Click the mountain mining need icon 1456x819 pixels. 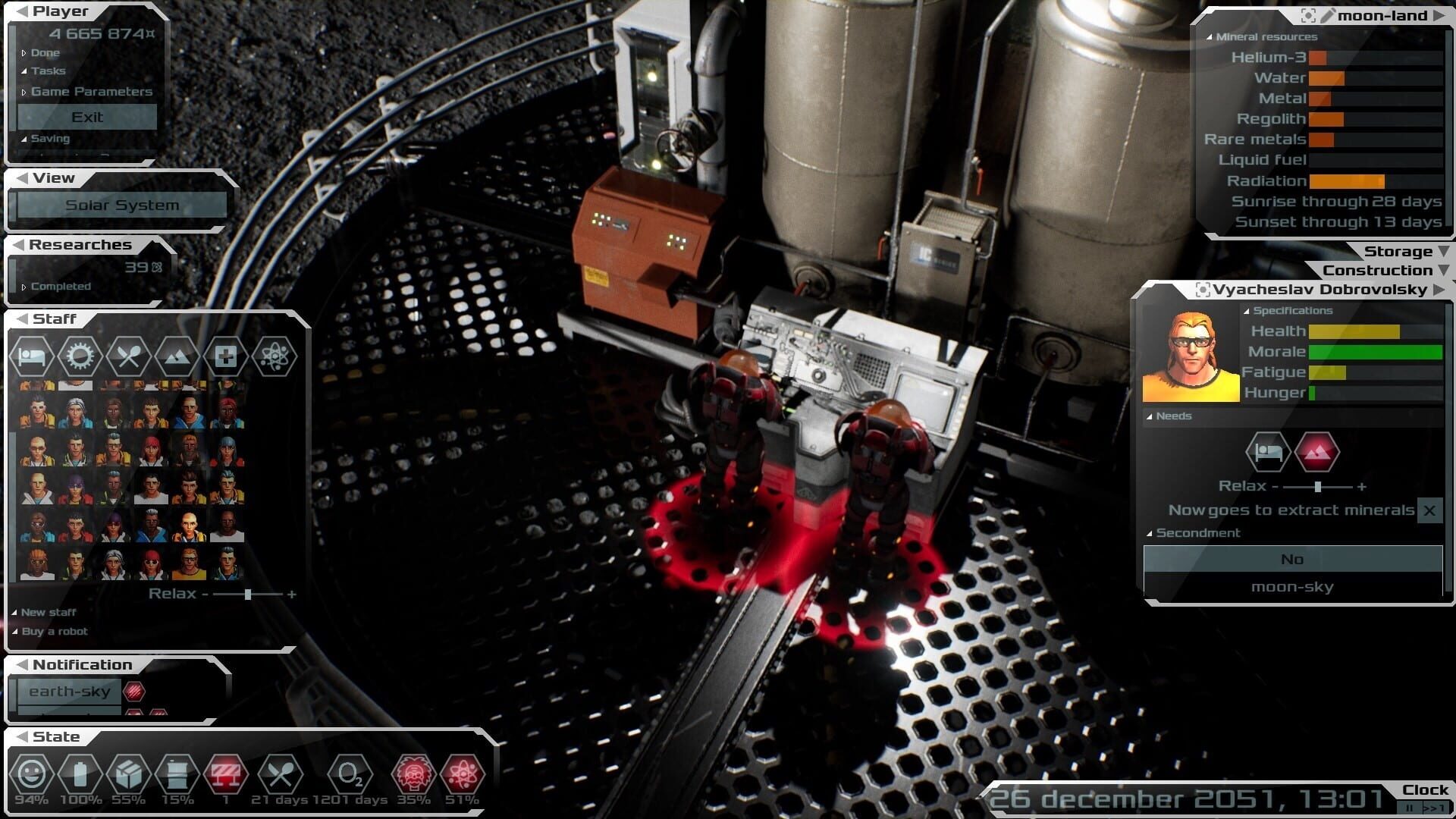tap(1317, 452)
